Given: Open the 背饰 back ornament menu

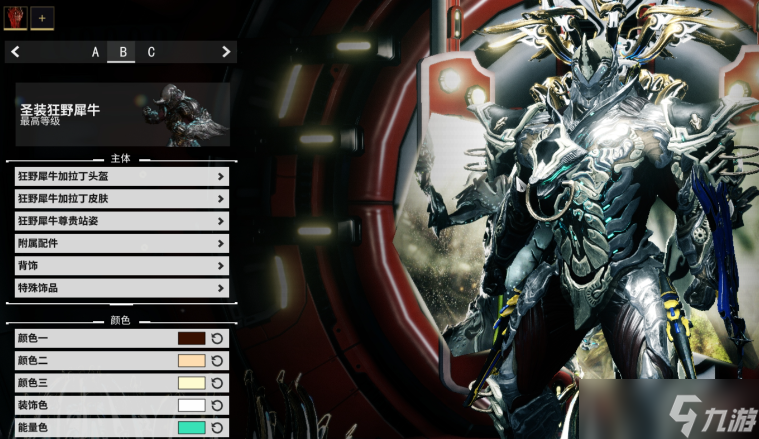Looking at the screenshot, I should (122, 265).
